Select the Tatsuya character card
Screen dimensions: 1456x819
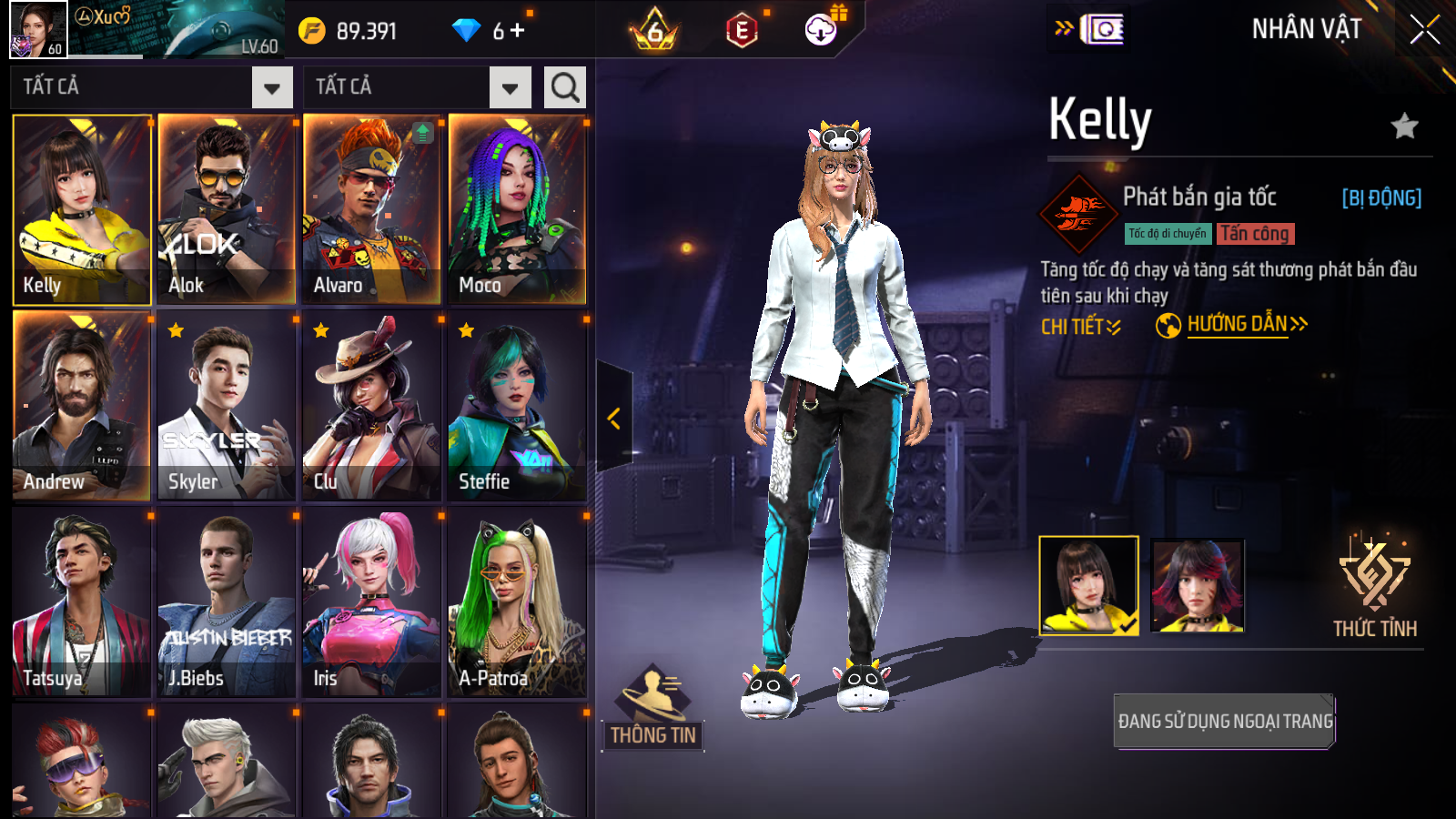click(81, 602)
